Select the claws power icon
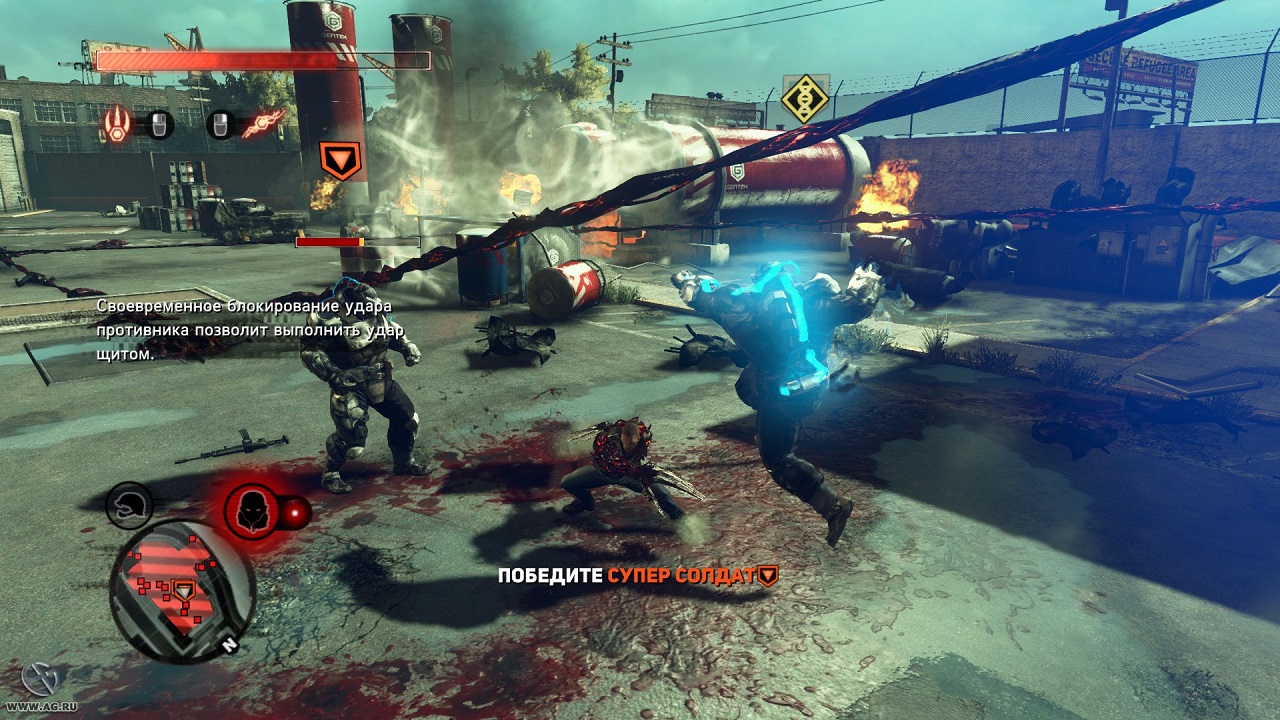This screenshot has height=720, width=1280. pyautogui.click(x=117, y=124)
